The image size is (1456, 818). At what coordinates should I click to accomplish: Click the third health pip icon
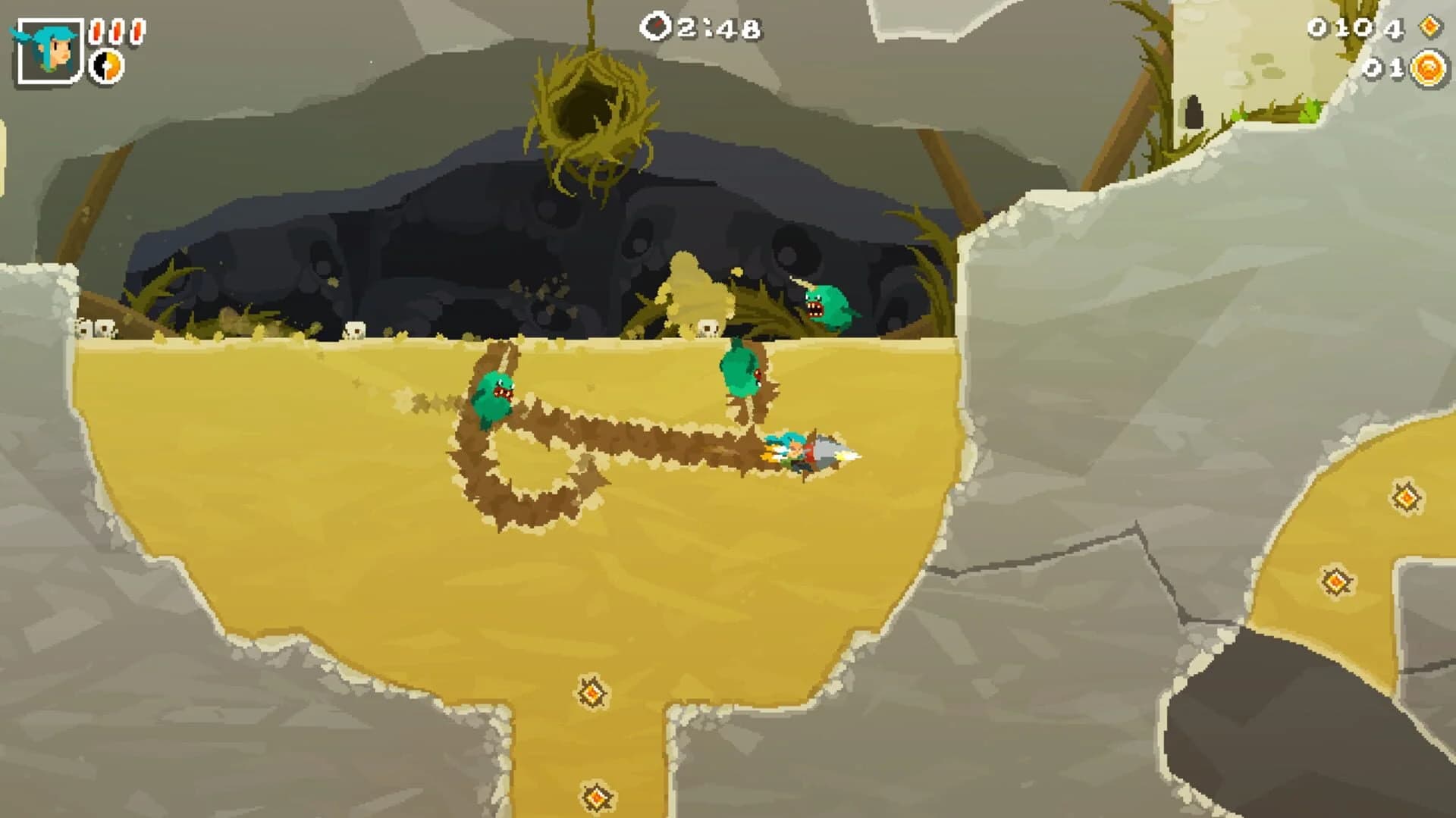point(137,31)
